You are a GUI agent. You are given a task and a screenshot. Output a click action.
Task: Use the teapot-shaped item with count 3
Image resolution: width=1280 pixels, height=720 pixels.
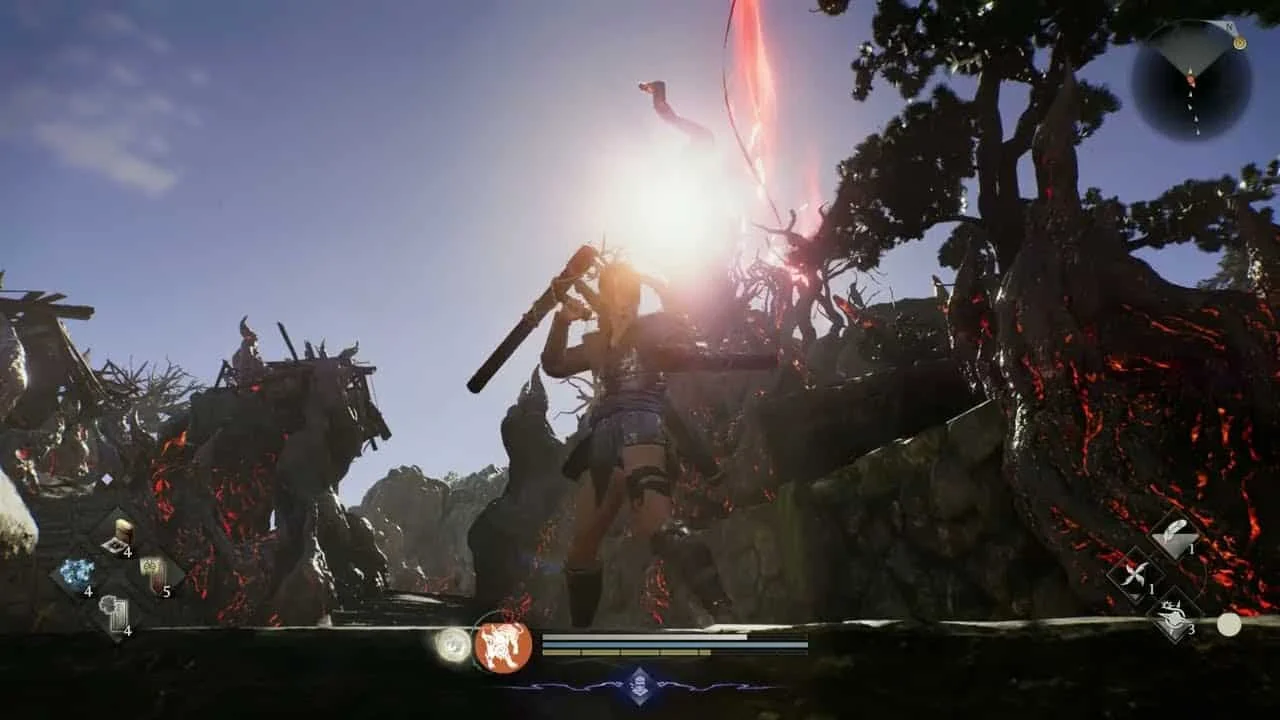tap(1173, 612)
